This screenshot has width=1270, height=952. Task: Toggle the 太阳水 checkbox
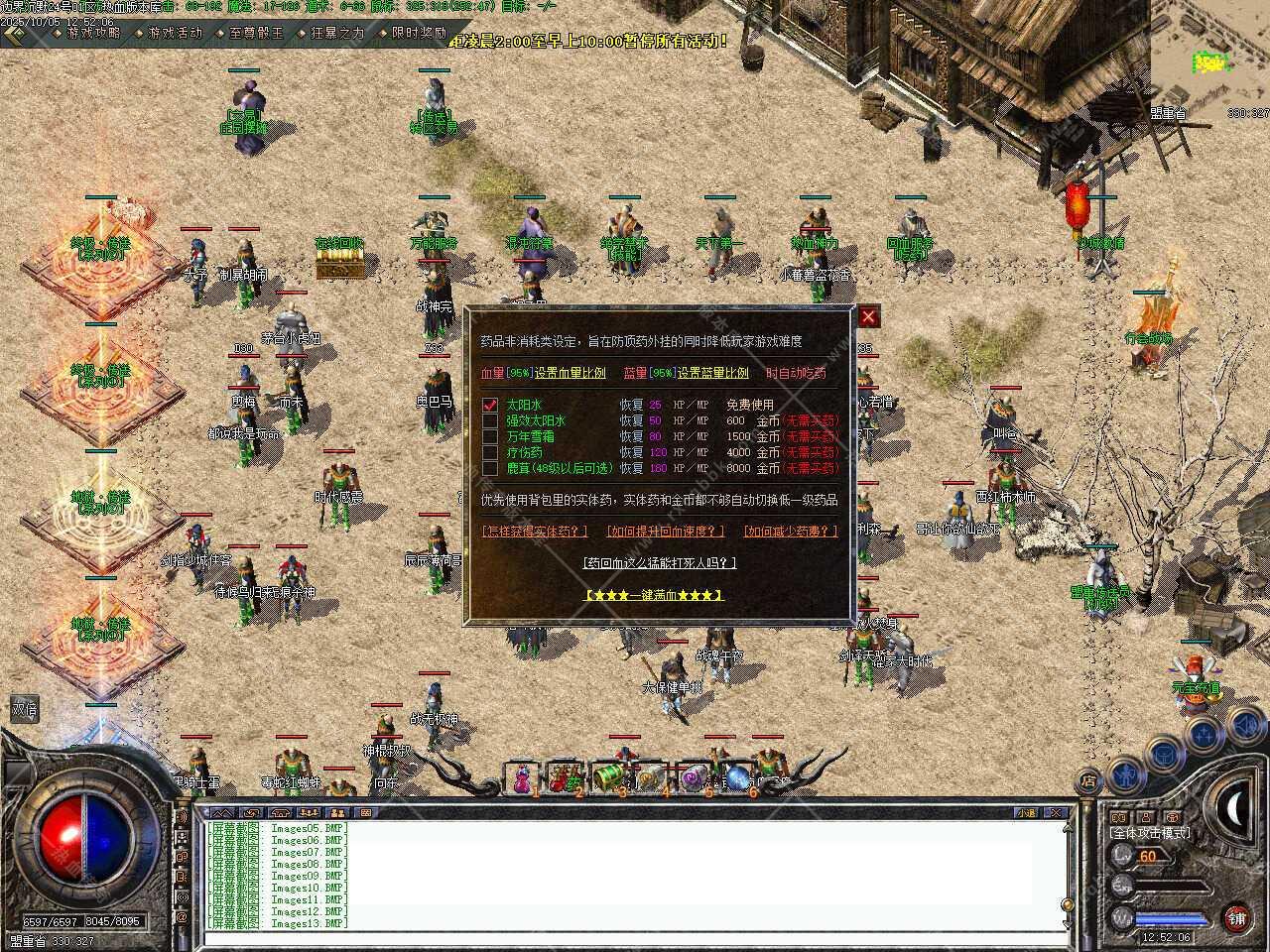pos(489,405)
